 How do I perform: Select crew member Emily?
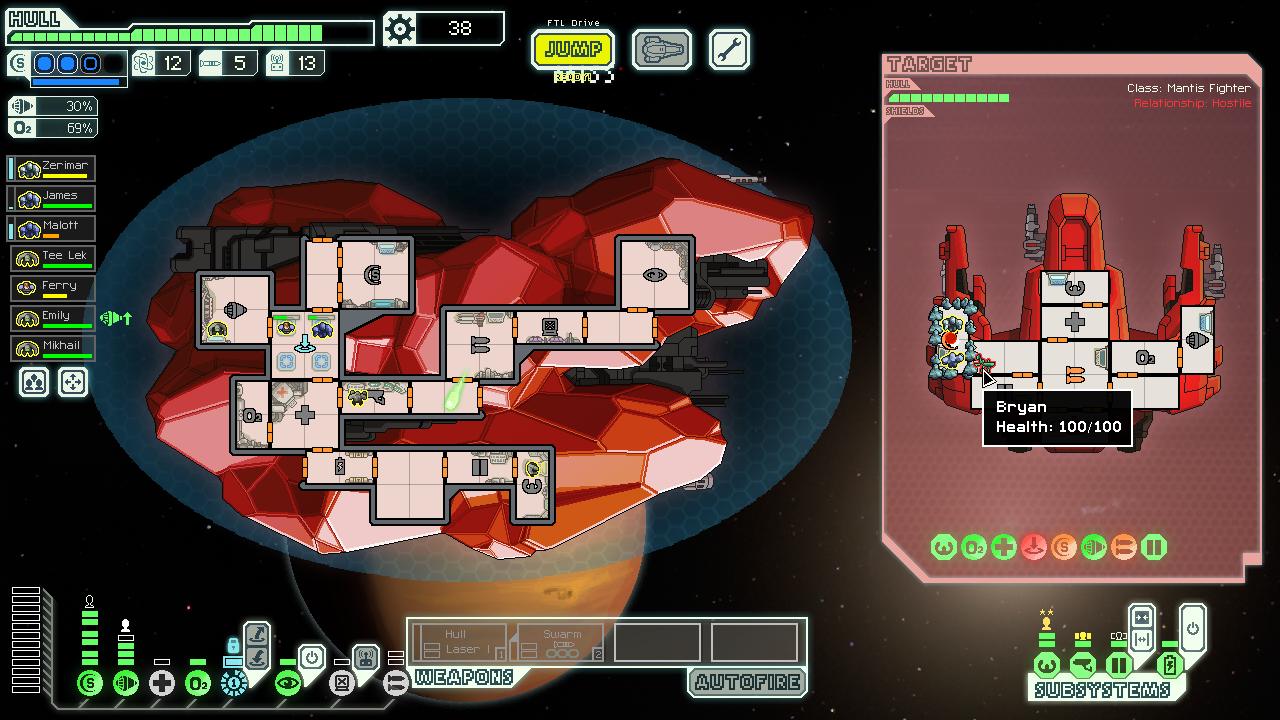[x=55, y=319]
